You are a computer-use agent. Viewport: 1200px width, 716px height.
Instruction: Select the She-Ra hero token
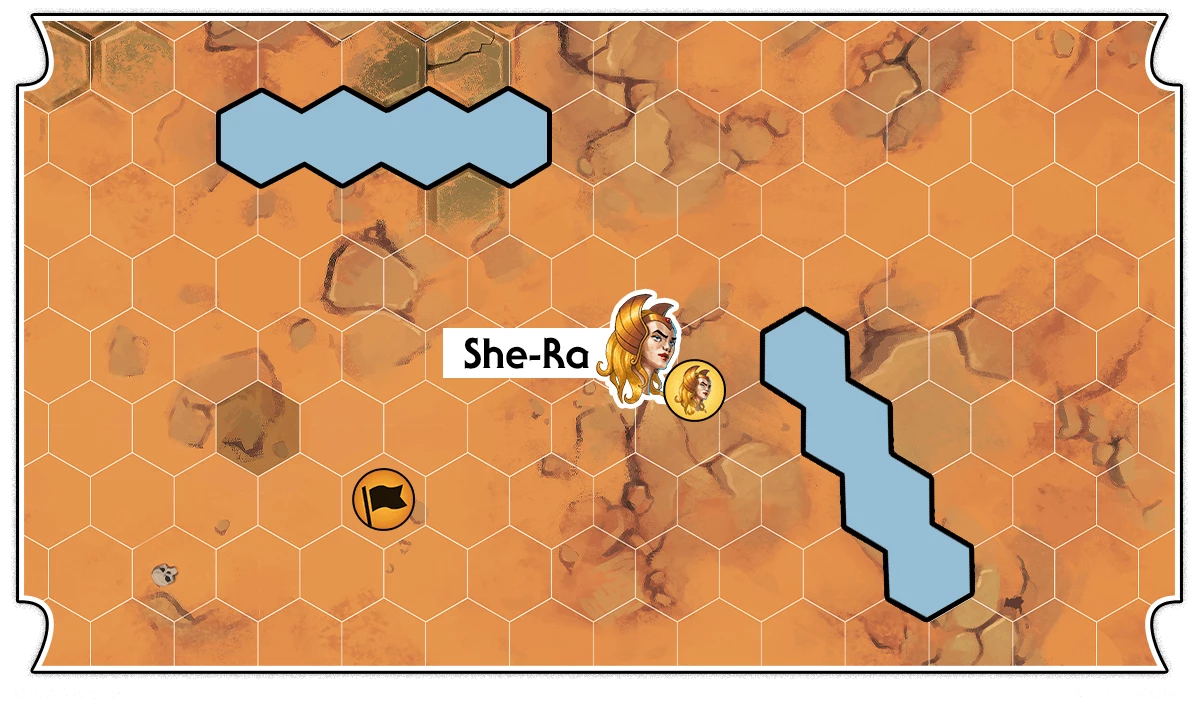[640, 346]
